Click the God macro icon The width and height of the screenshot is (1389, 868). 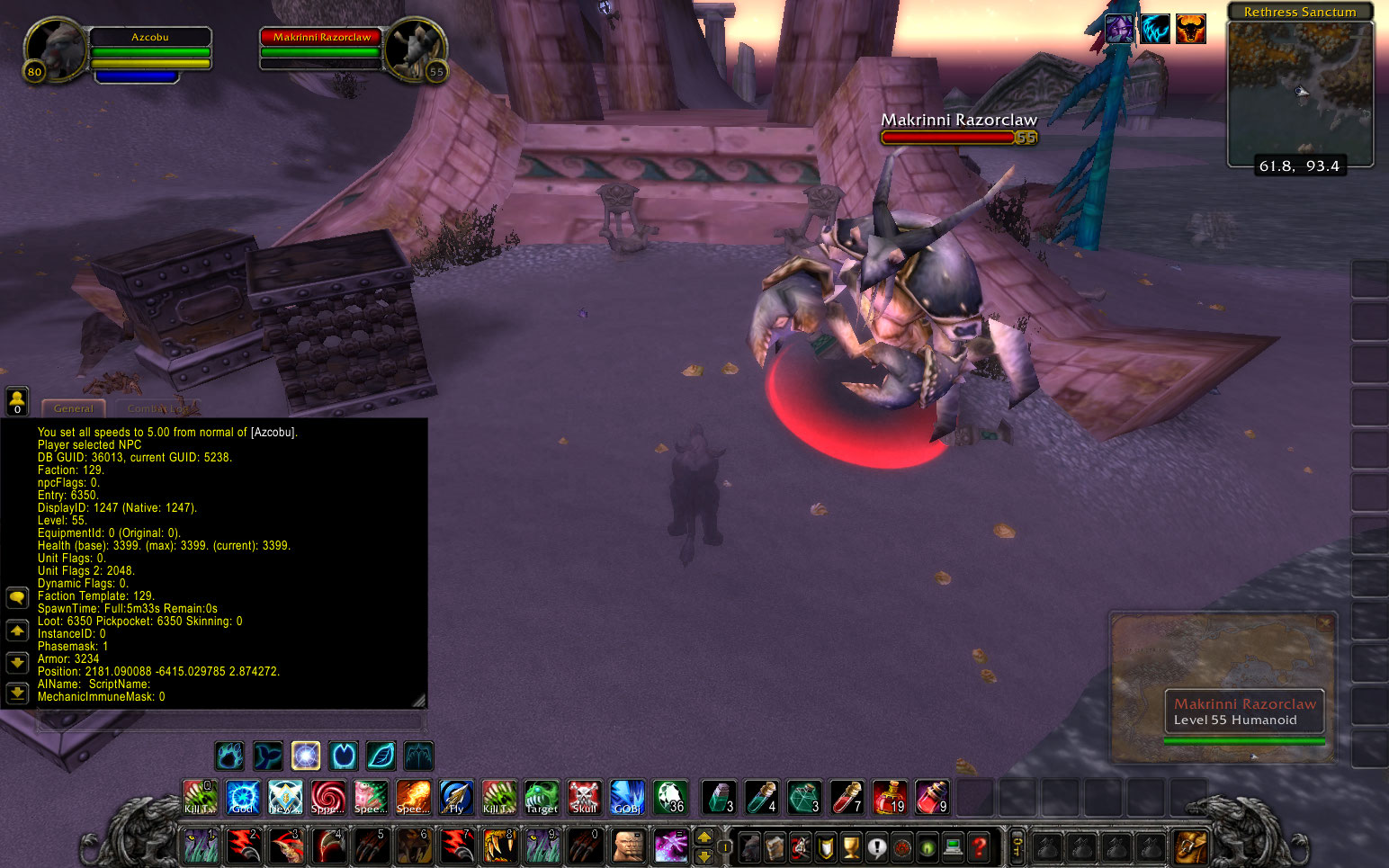tap(243, 797)
